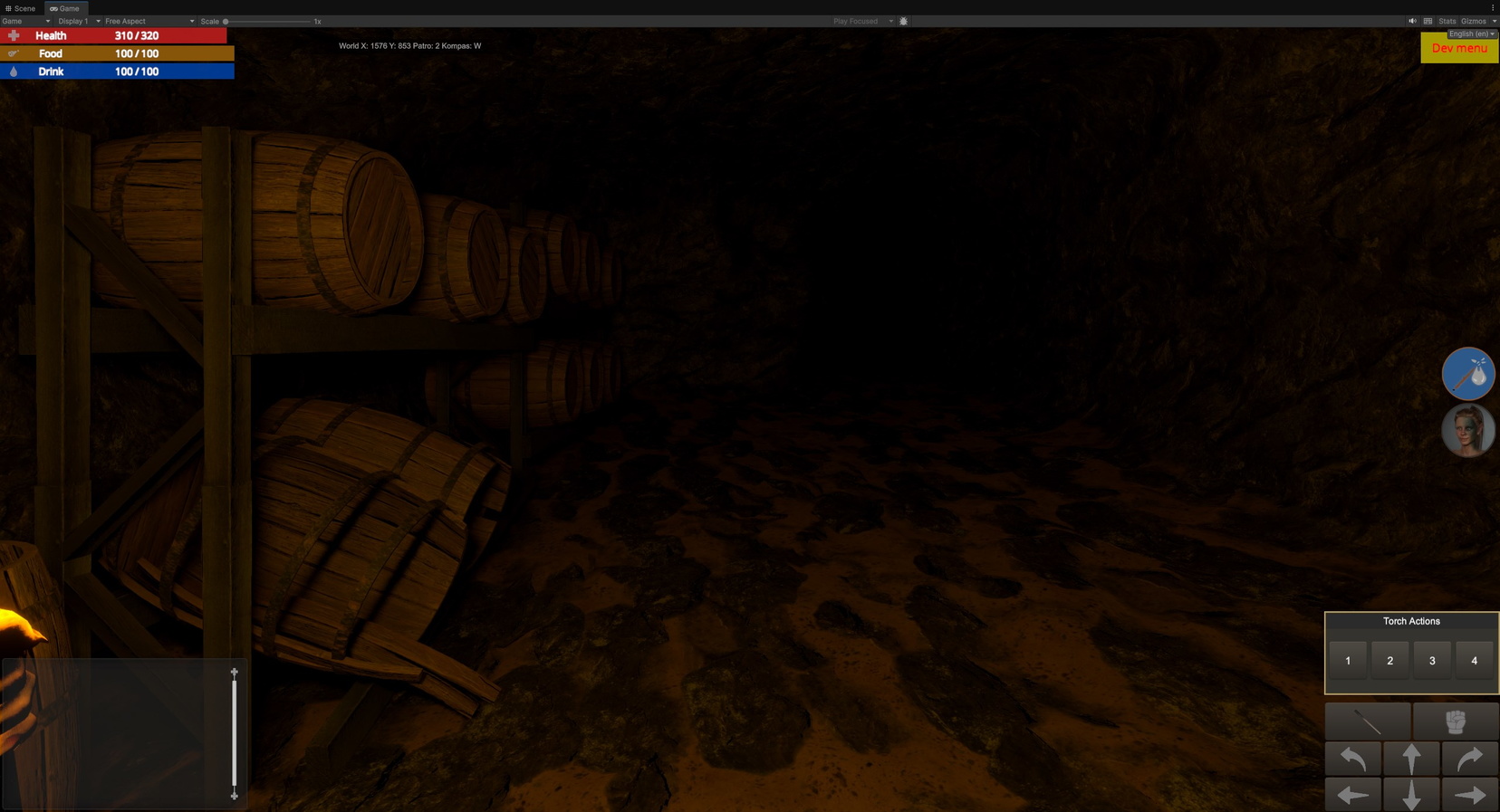Open the Dev menu
Screen dimensions: 1500x812
pyautogui.click(x=1458, y=49)
